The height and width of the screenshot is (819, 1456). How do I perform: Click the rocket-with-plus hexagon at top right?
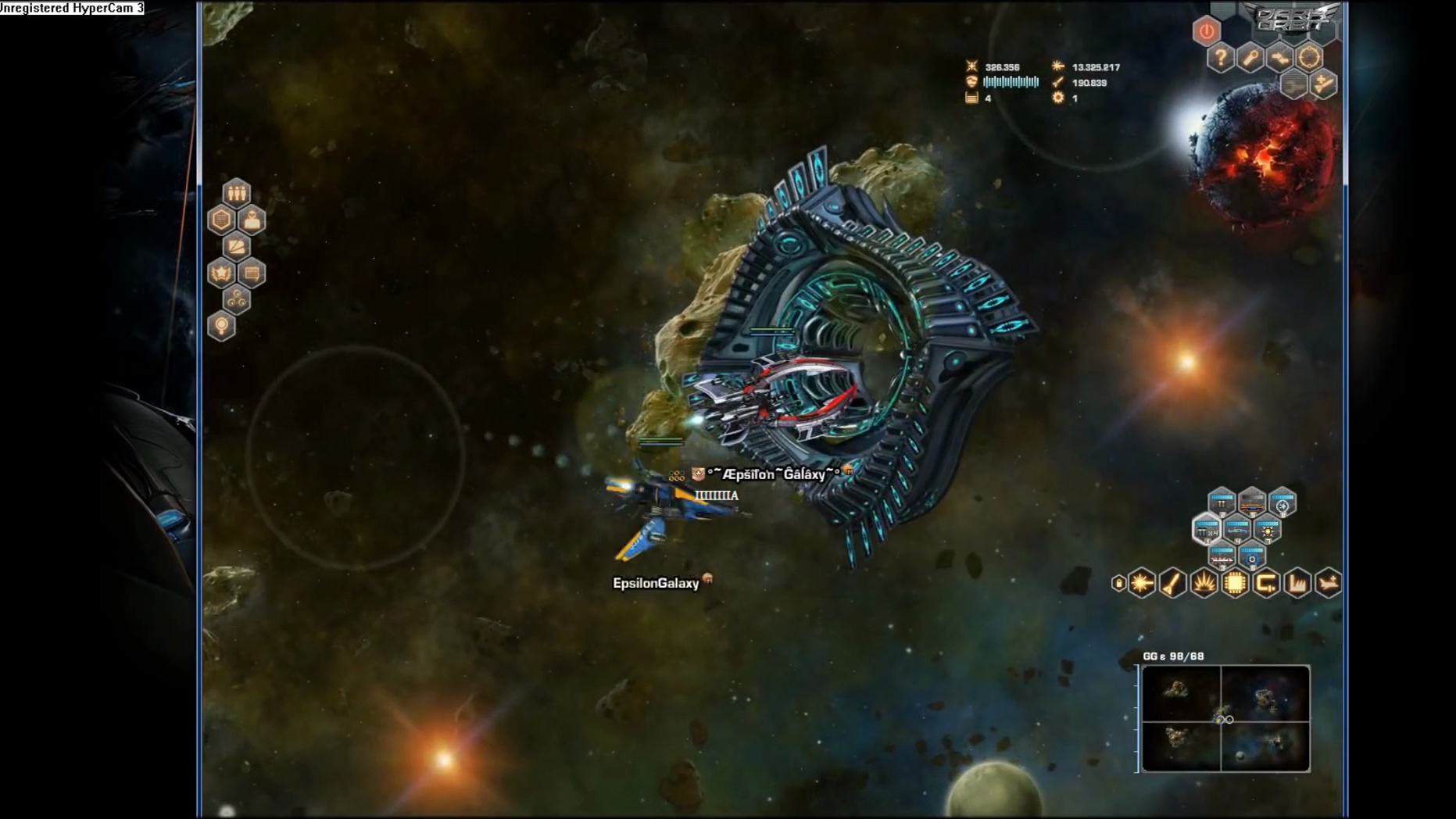click(1323, 84)
